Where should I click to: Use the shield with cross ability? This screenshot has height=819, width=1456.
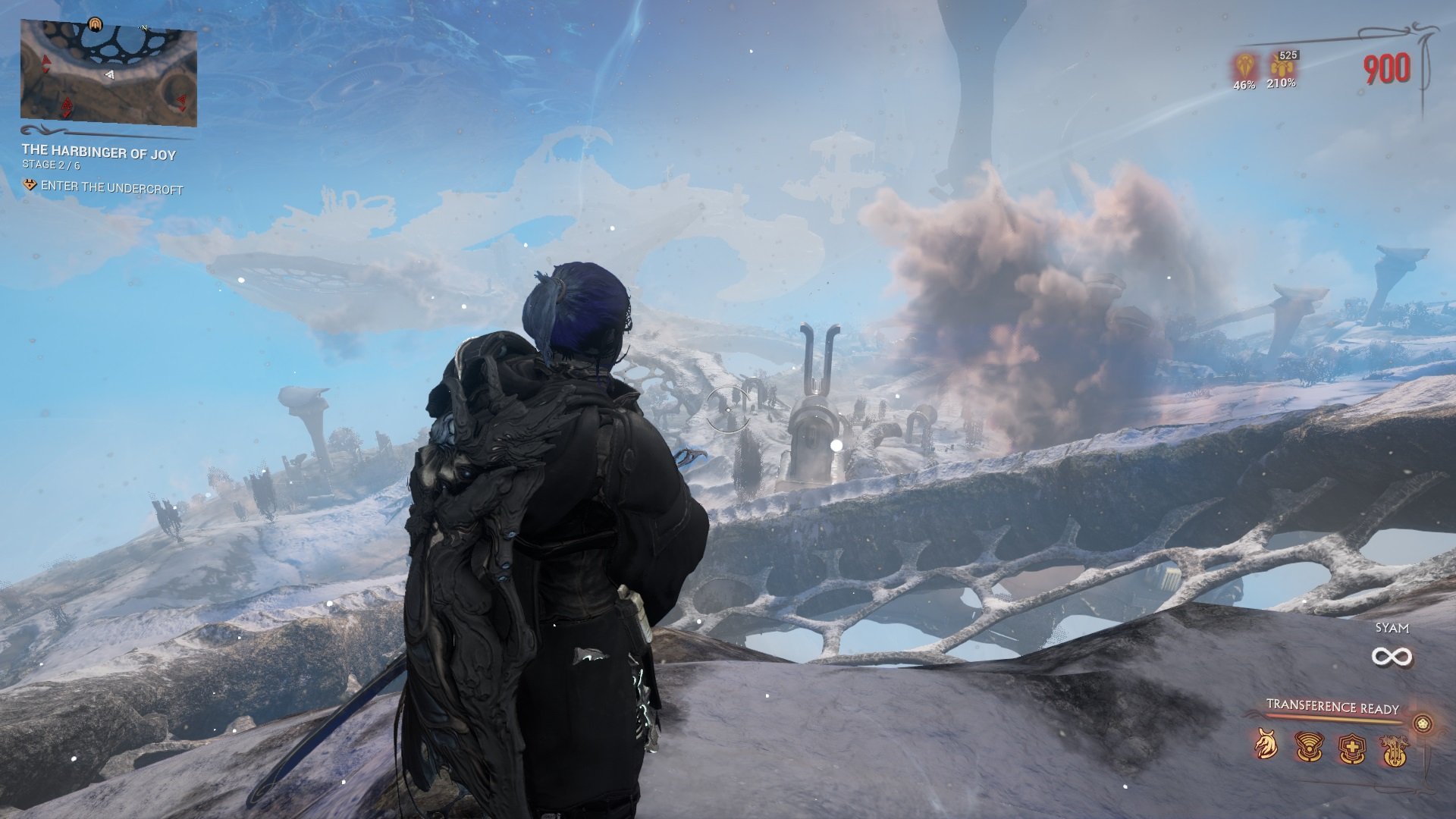coord(1351,749)
